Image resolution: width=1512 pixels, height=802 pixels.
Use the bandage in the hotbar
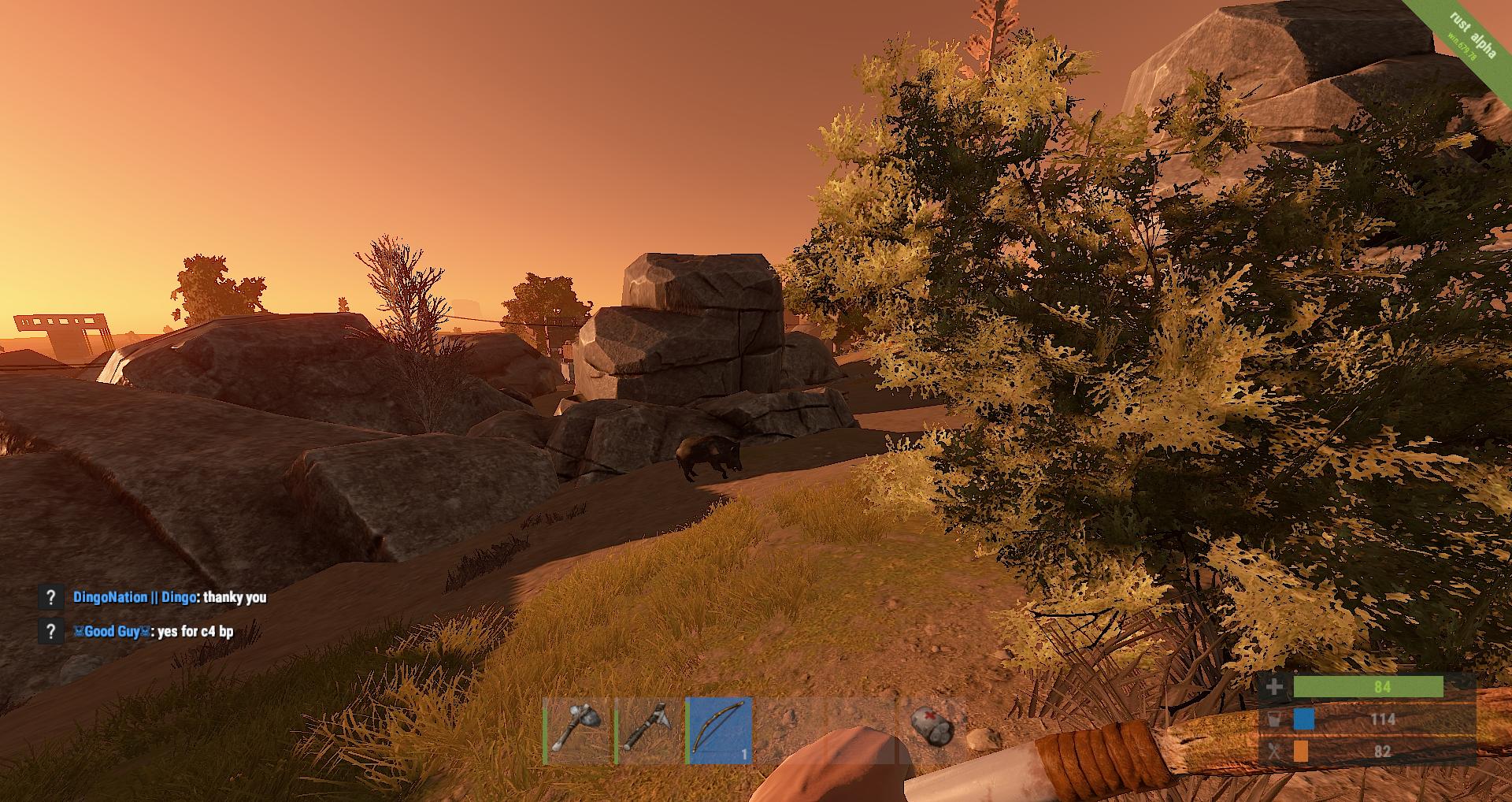932,727
